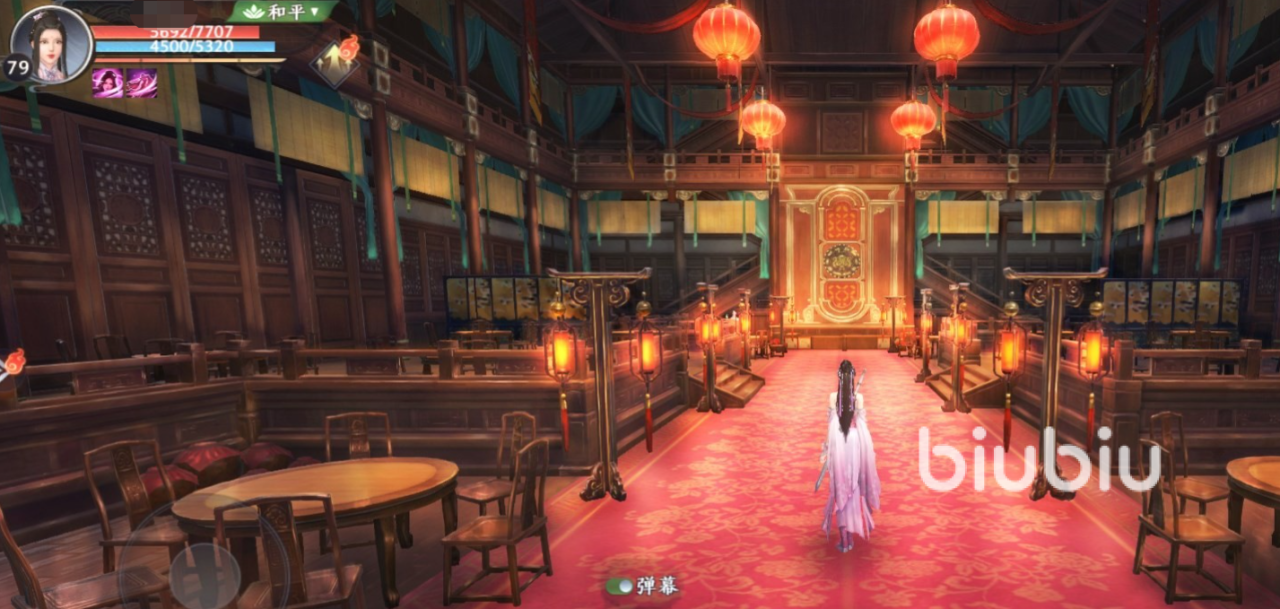
Task: Open the 和平 combat mode dropdown
Action: click(282, 11)
